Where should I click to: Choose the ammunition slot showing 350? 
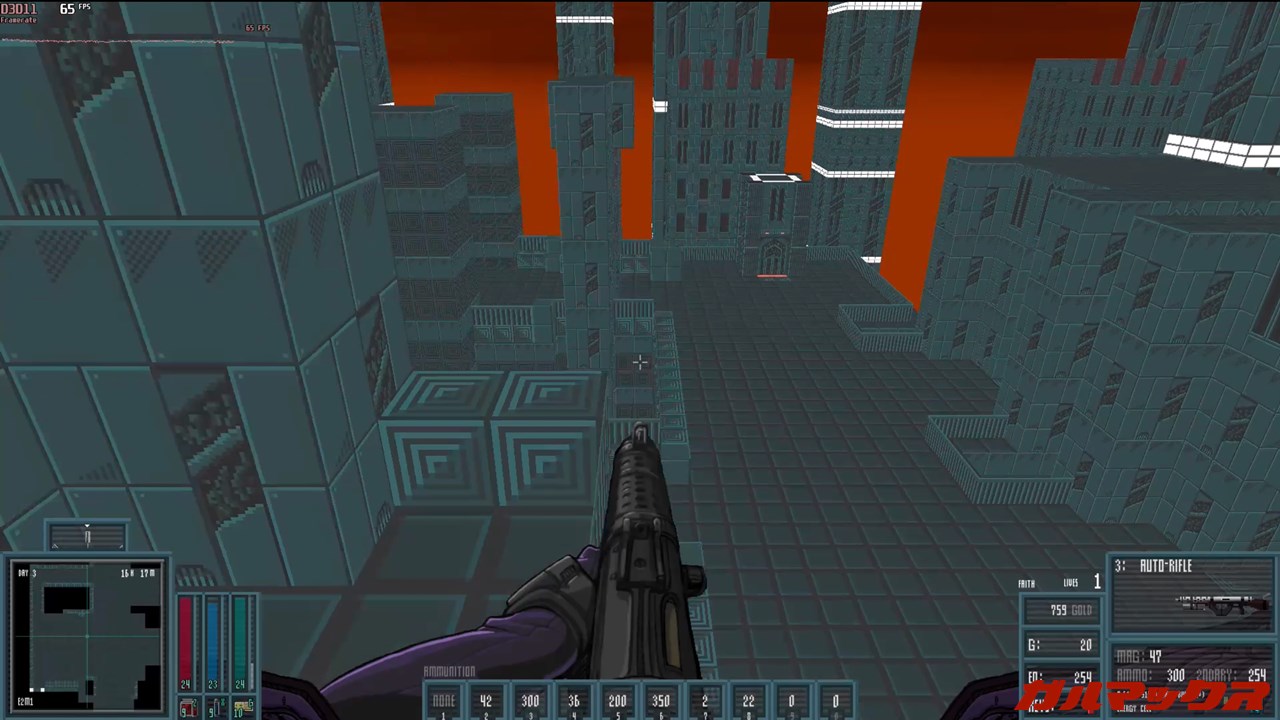[661, 702]
